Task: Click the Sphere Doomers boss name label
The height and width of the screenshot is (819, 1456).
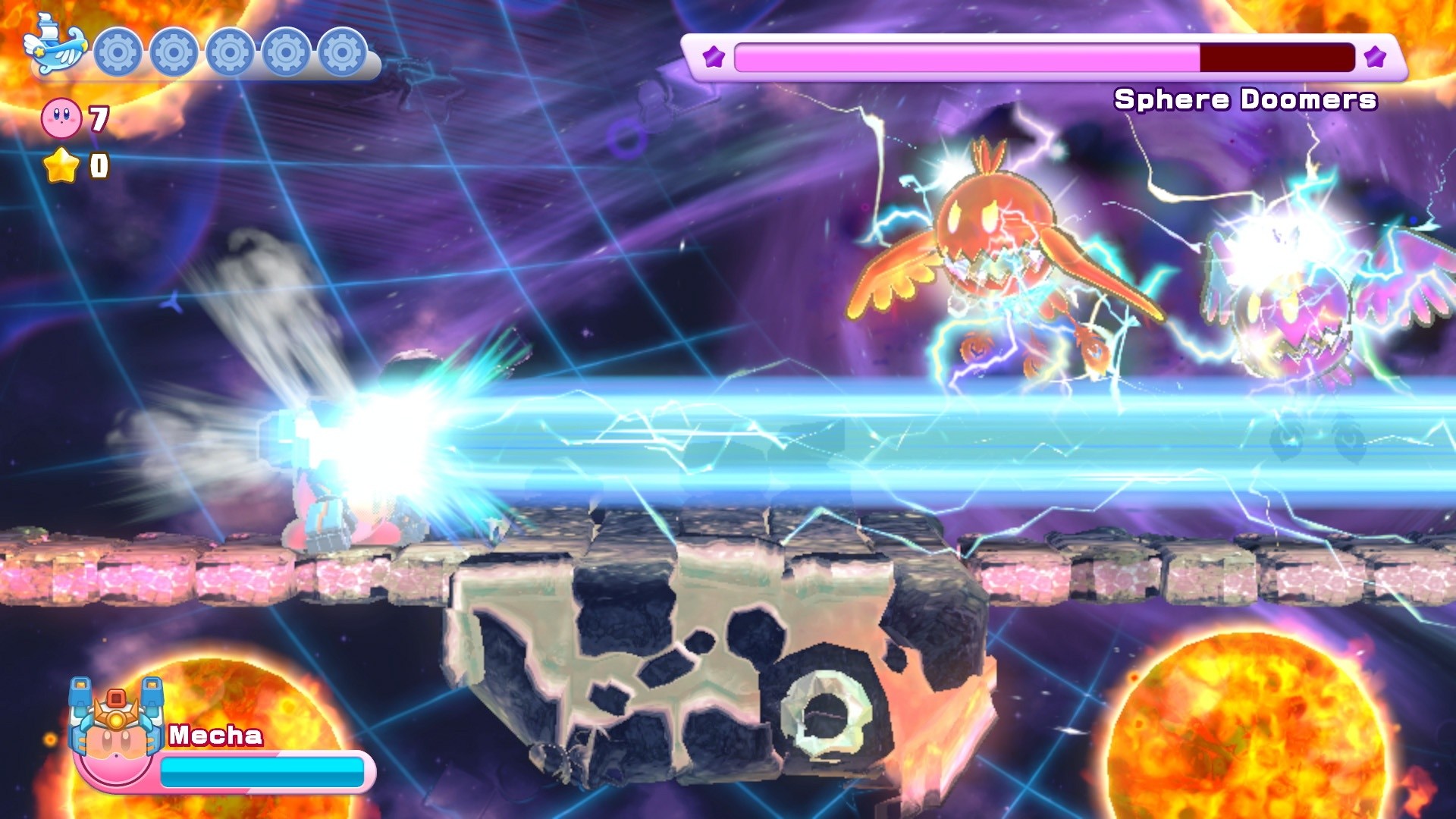Action: click(1244, 99)
